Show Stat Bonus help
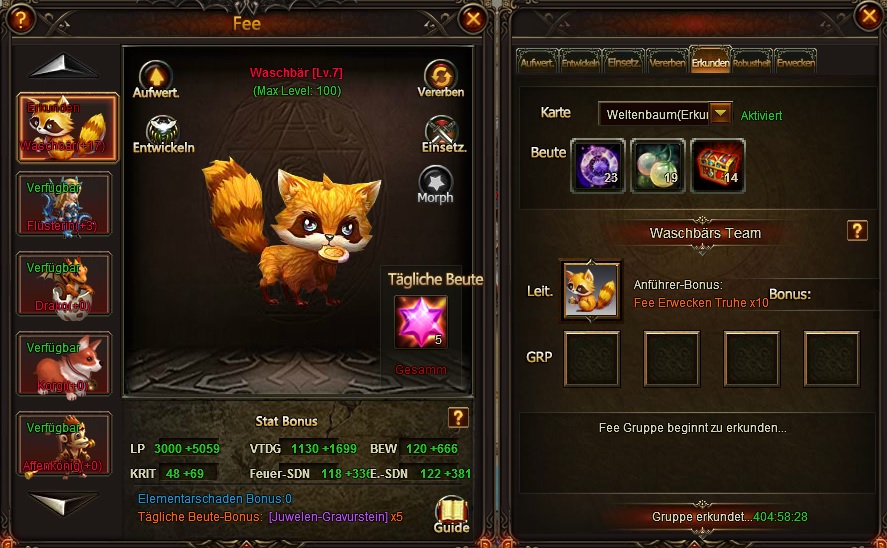Viewport: 887px width, 548px height. (x=458, y=418)
